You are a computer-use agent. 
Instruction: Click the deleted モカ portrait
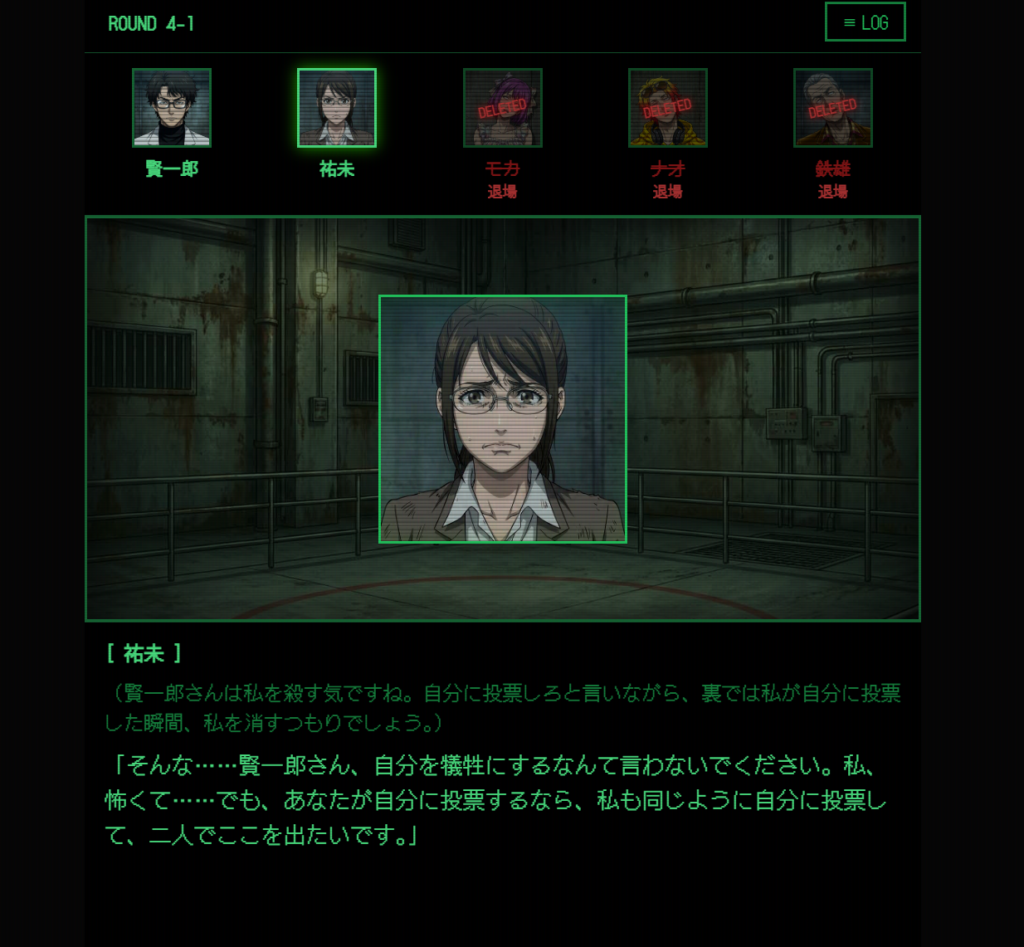click(x=502, y=108)
